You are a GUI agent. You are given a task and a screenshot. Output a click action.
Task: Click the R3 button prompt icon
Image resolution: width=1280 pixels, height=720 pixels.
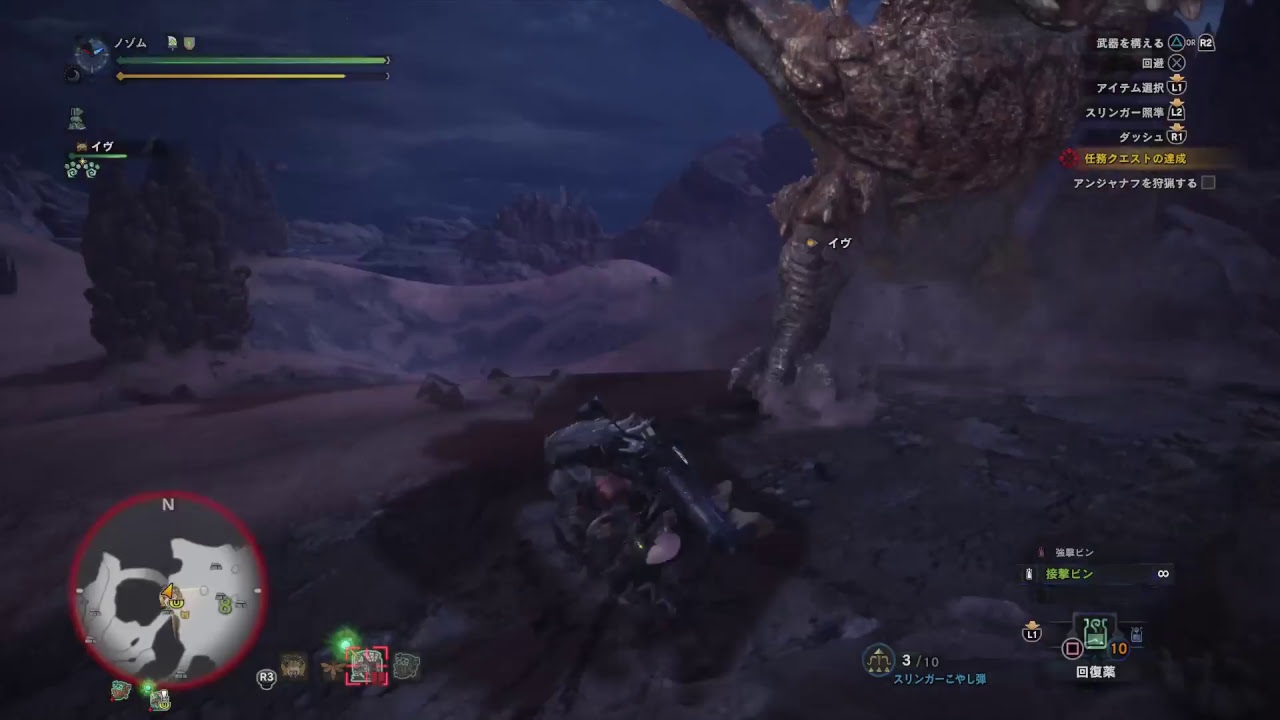tap(267, 676)
